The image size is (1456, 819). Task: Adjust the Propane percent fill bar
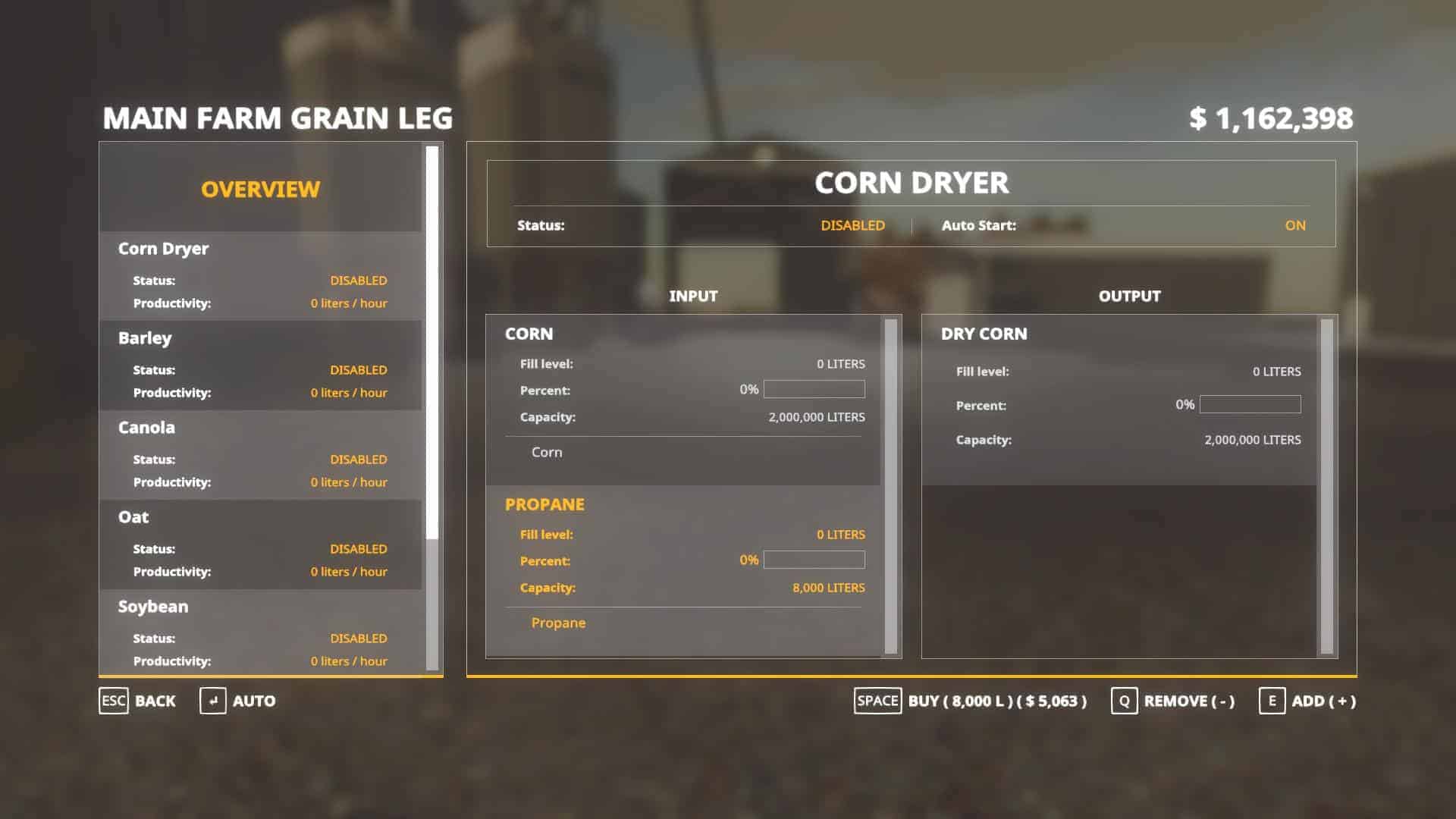[814, 560]
